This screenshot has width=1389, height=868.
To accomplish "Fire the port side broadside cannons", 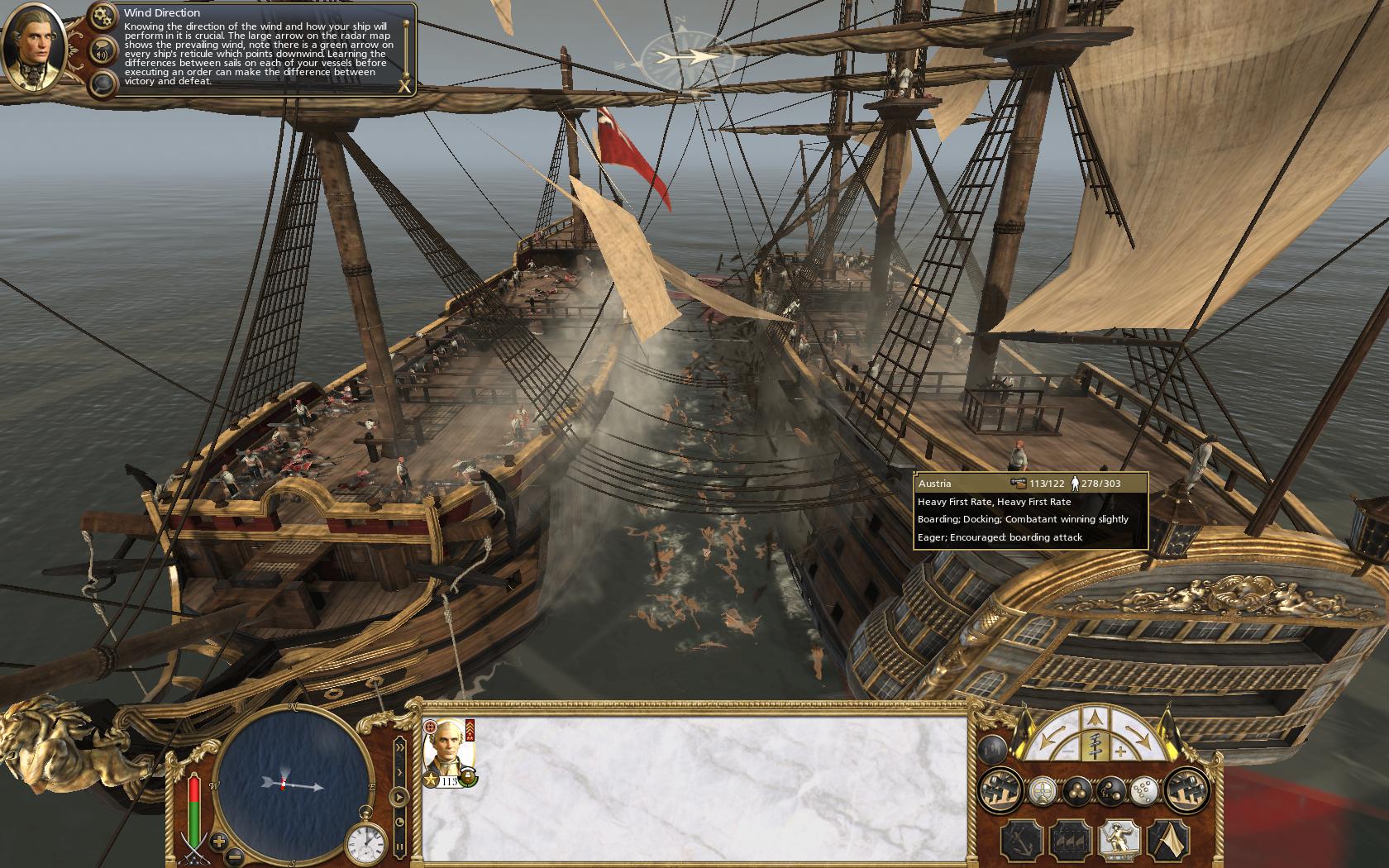I will click(x=999, y=791).
